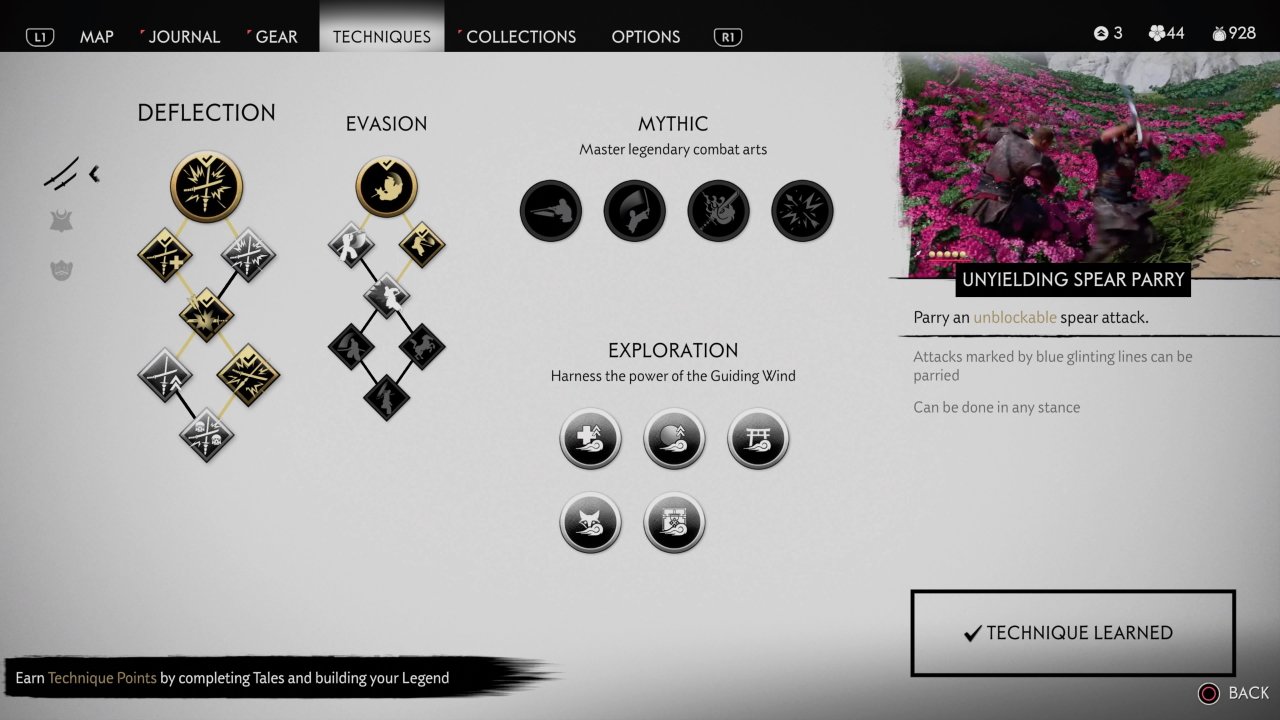This screenshot has width=1280, height=720.
Task: Select the flaming sword Mythic technique
Action: [718, 211]
